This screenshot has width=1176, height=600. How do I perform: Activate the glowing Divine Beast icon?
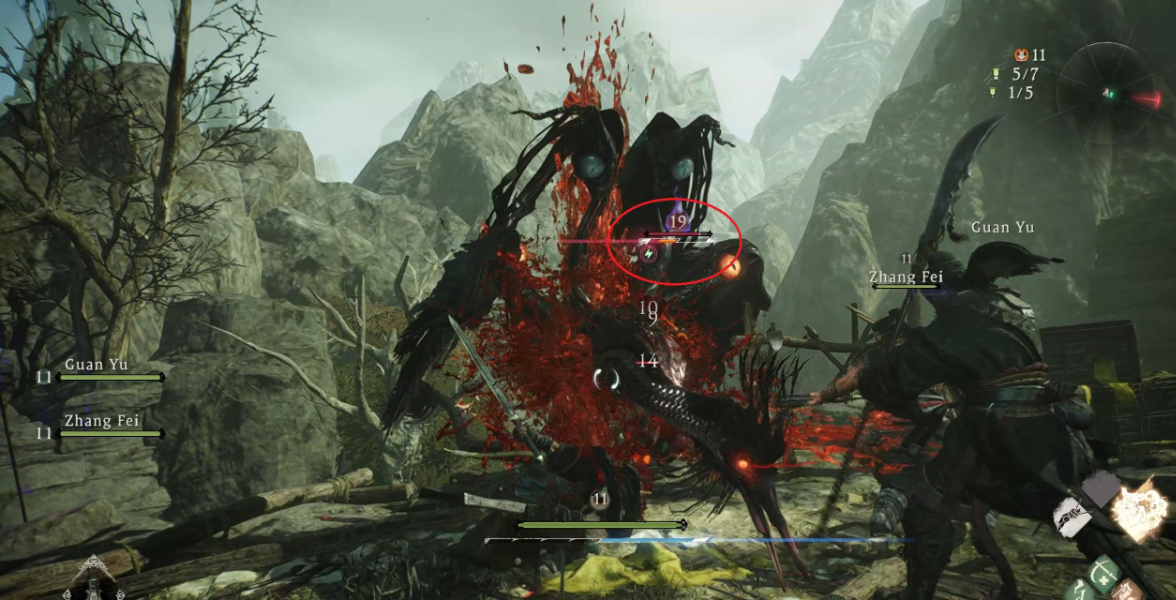pyautogui.click(x=1141, y=508)
